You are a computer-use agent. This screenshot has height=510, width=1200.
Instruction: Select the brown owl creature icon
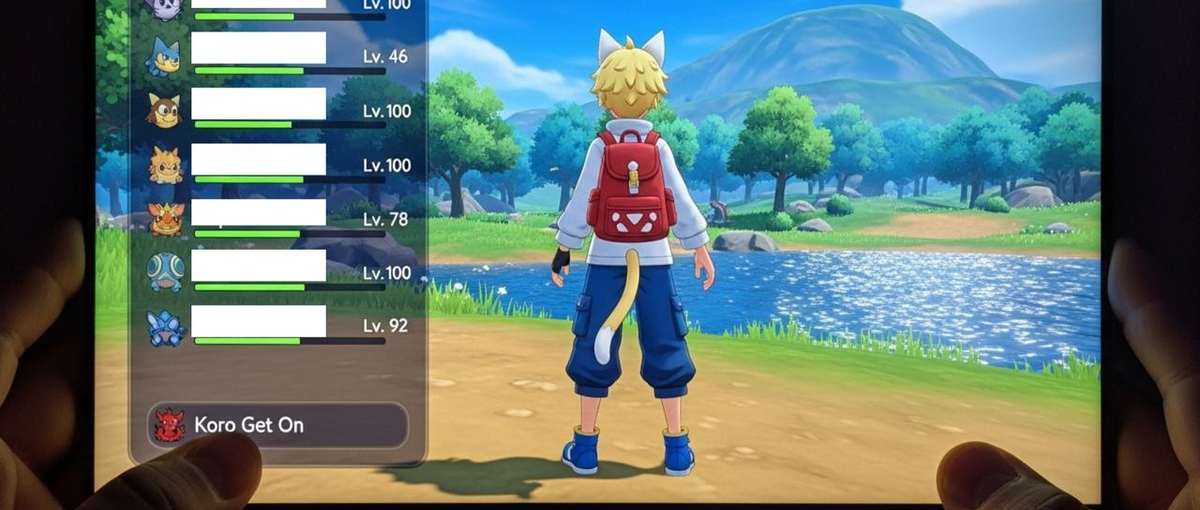(x=164, y=109)
